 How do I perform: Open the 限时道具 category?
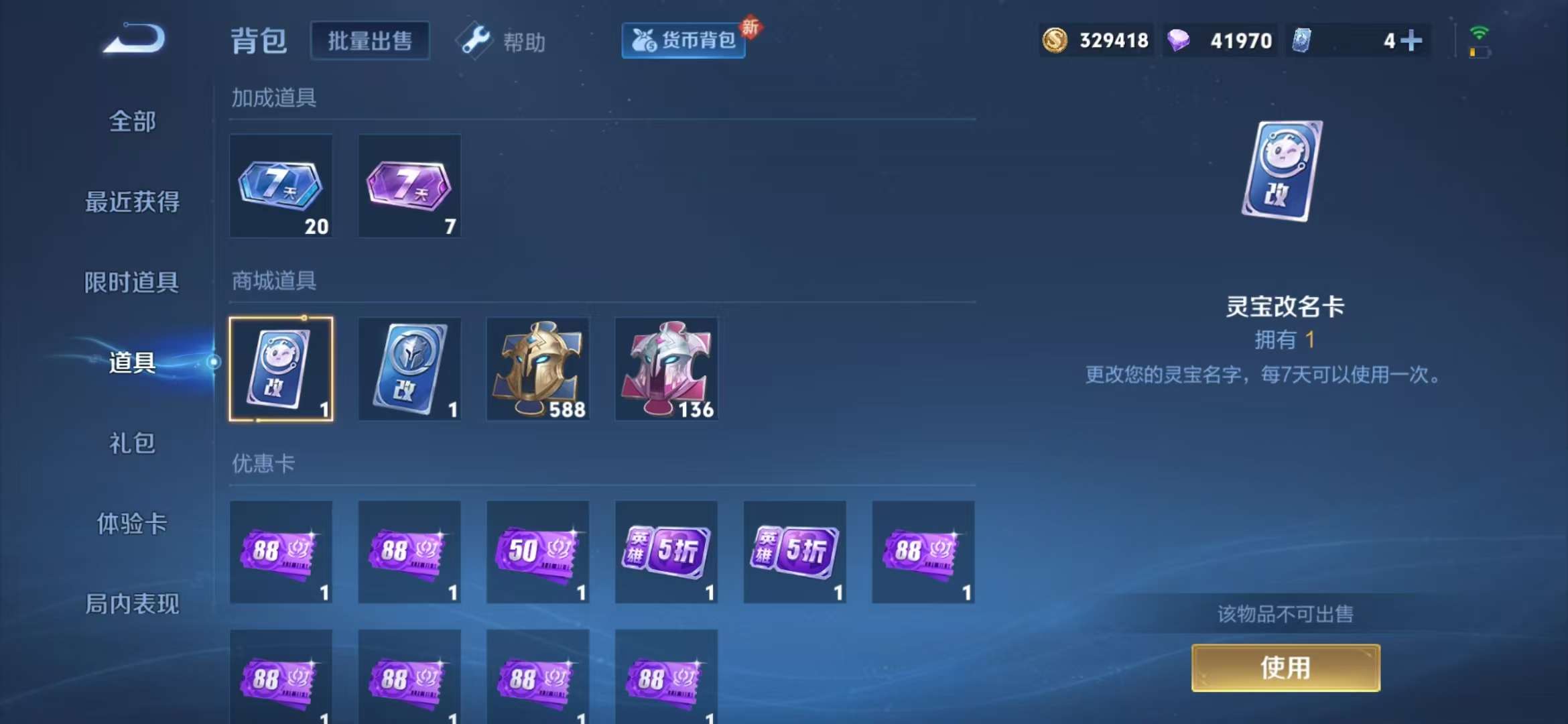131,282
